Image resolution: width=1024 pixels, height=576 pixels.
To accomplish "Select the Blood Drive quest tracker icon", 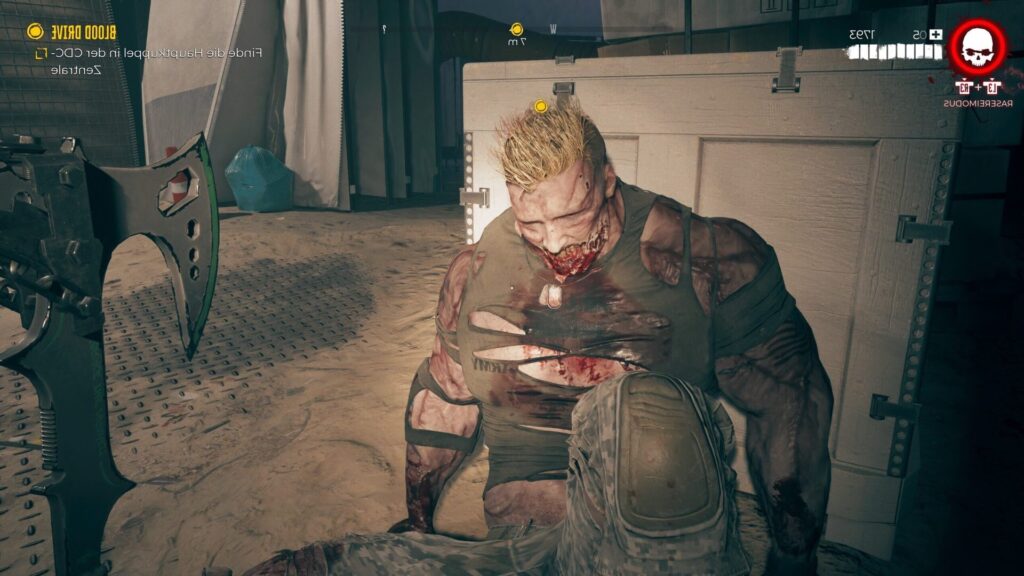I will click(x=35, y=31).
